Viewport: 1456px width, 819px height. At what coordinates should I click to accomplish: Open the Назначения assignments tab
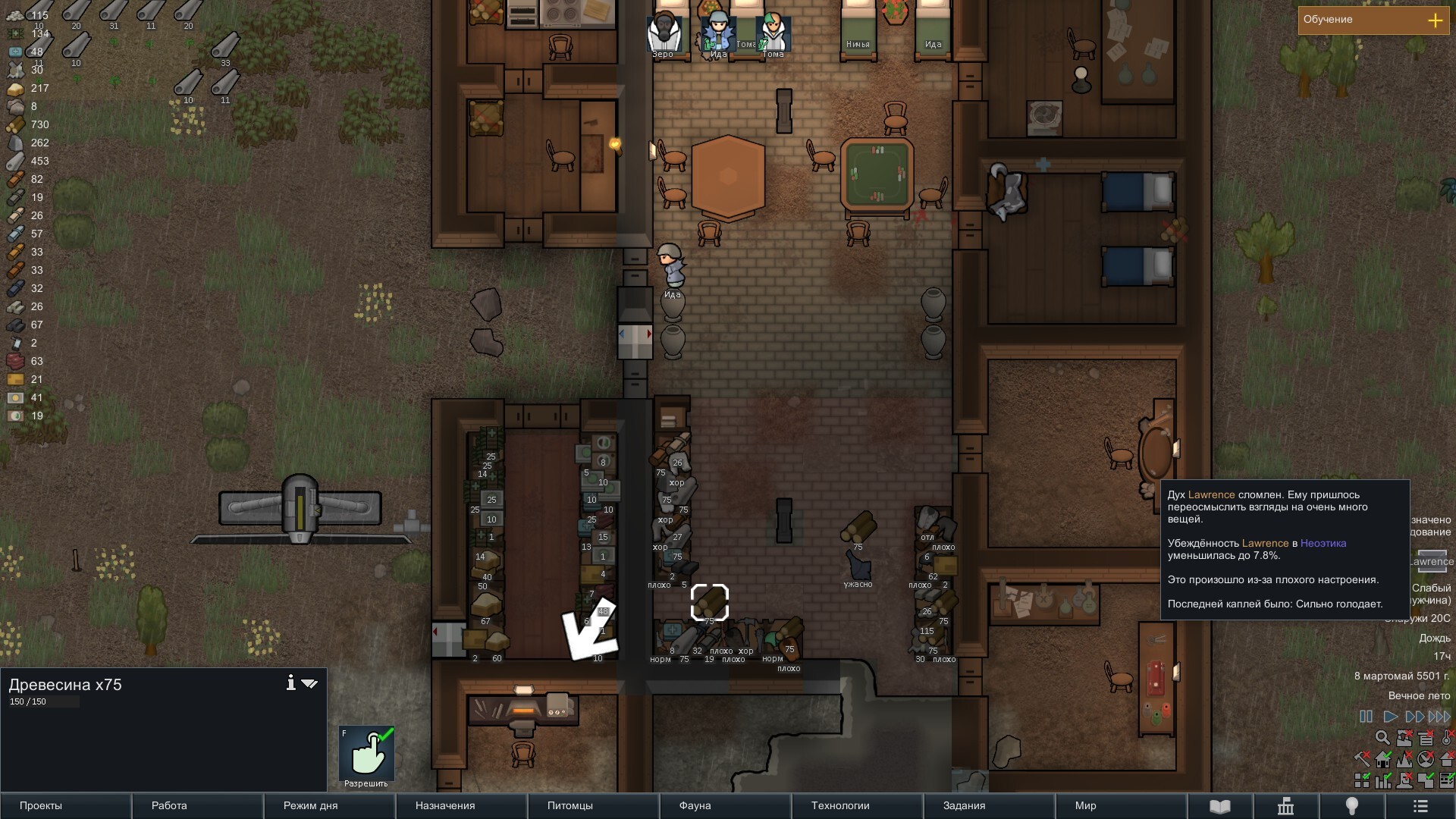click(461, 805)
